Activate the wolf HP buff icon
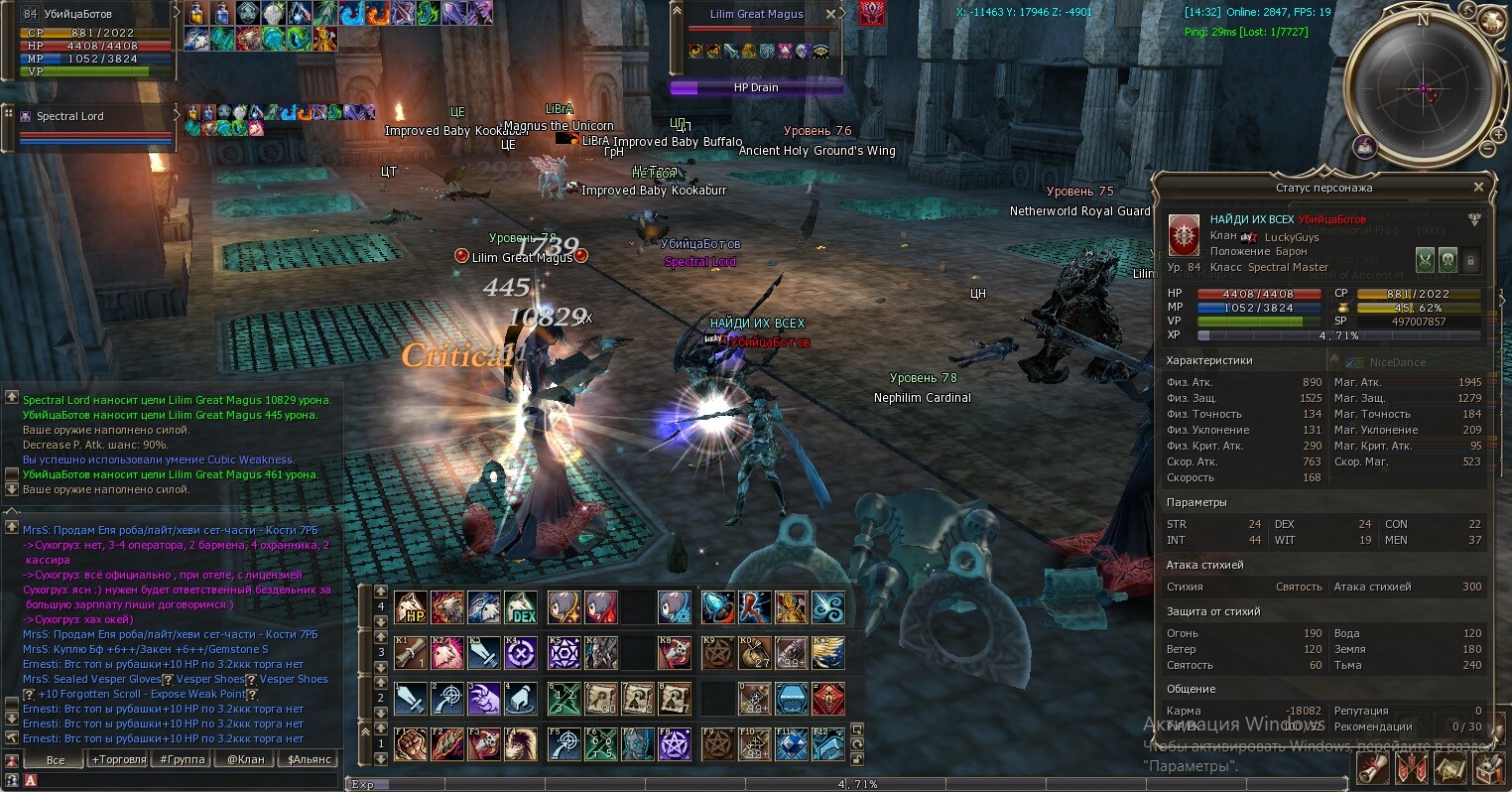 pos(411,607)
